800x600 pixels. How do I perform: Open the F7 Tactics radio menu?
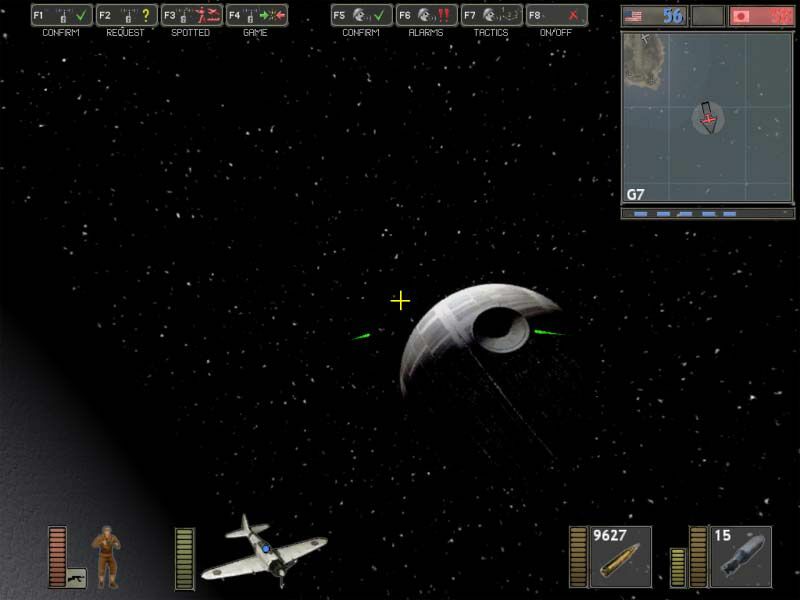pos(492,16)
